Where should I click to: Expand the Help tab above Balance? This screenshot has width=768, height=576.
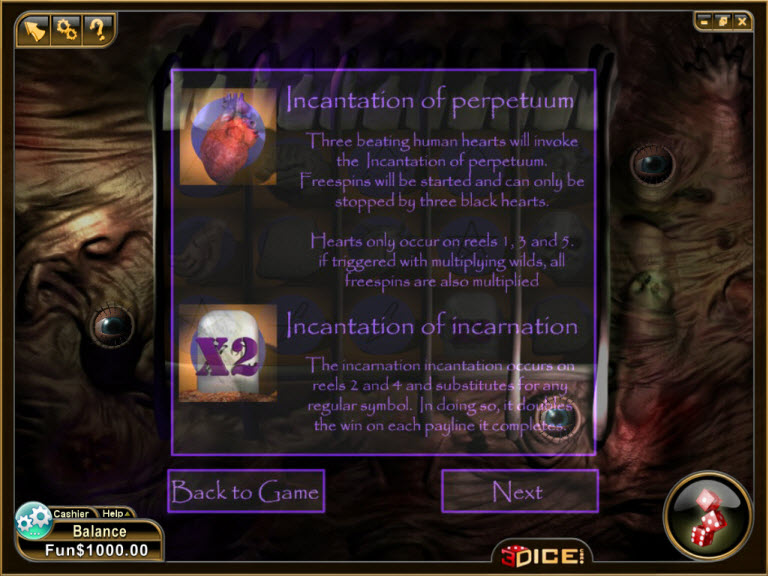pyautogui.click(x=114, y=513)
